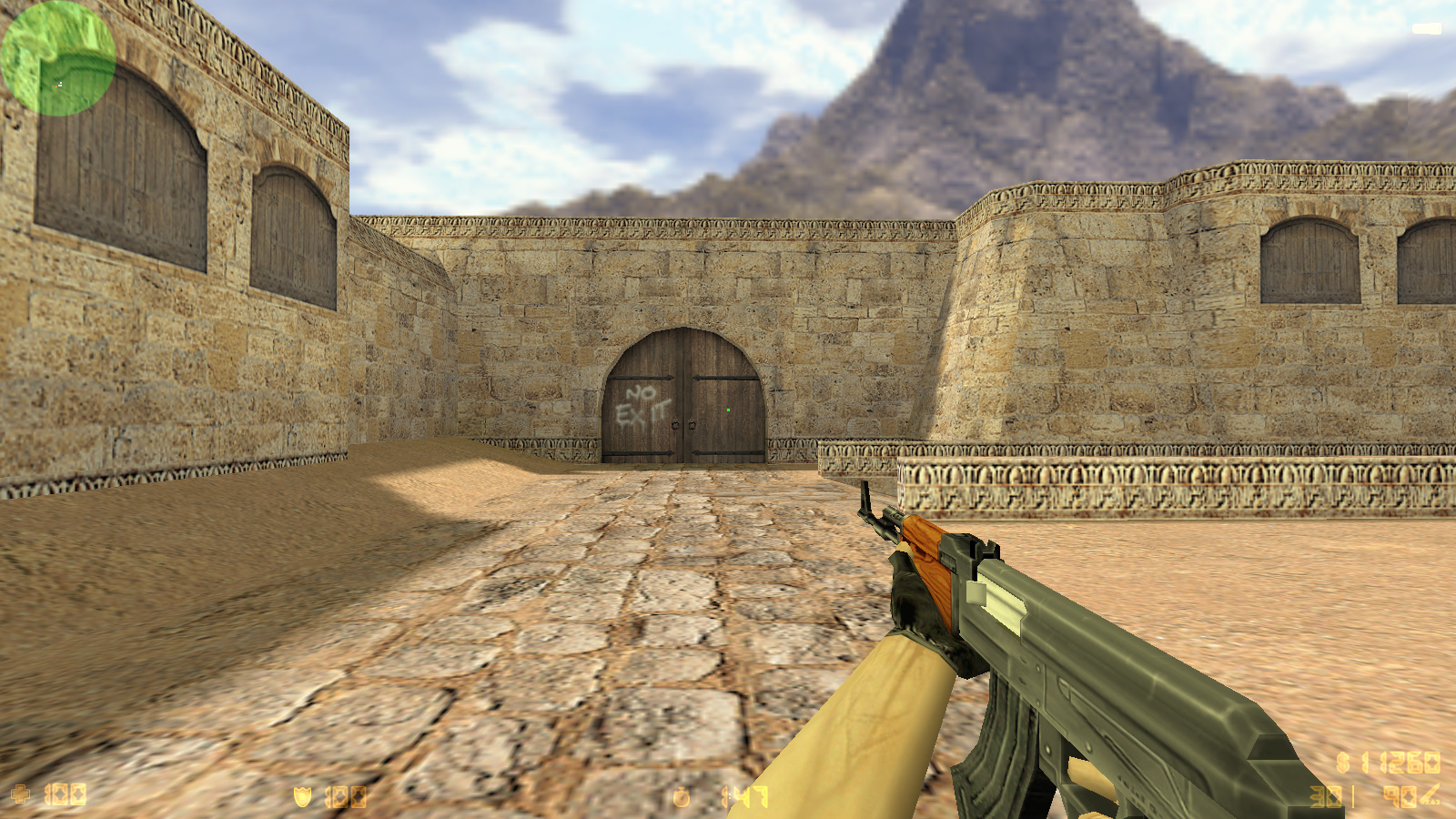Click the magazine count 30 display
The width and height of the screenshot is (1456, 819).
[x=1324, y=797]
